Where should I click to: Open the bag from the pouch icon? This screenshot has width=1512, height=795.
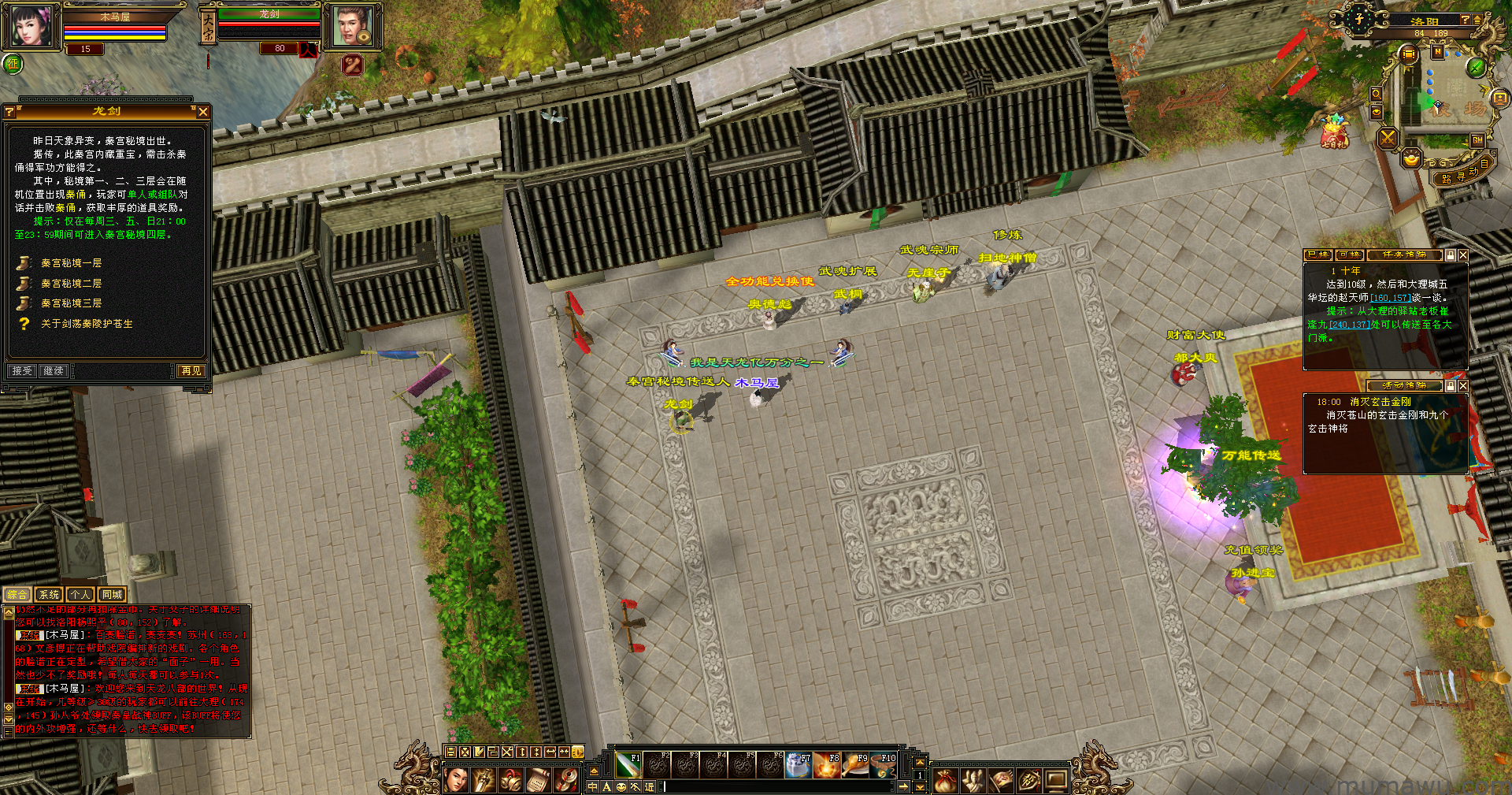[945, 781]
